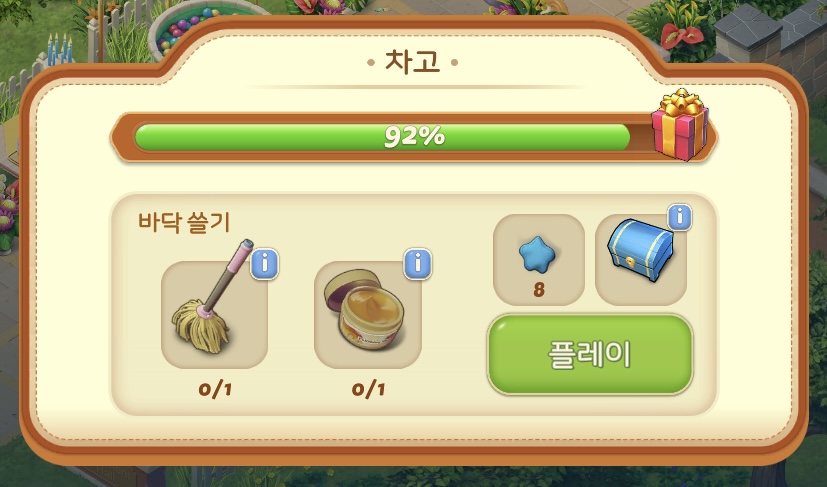Show info for the blue chest
This screenshot has width=827, height=487.
point(680,217)
